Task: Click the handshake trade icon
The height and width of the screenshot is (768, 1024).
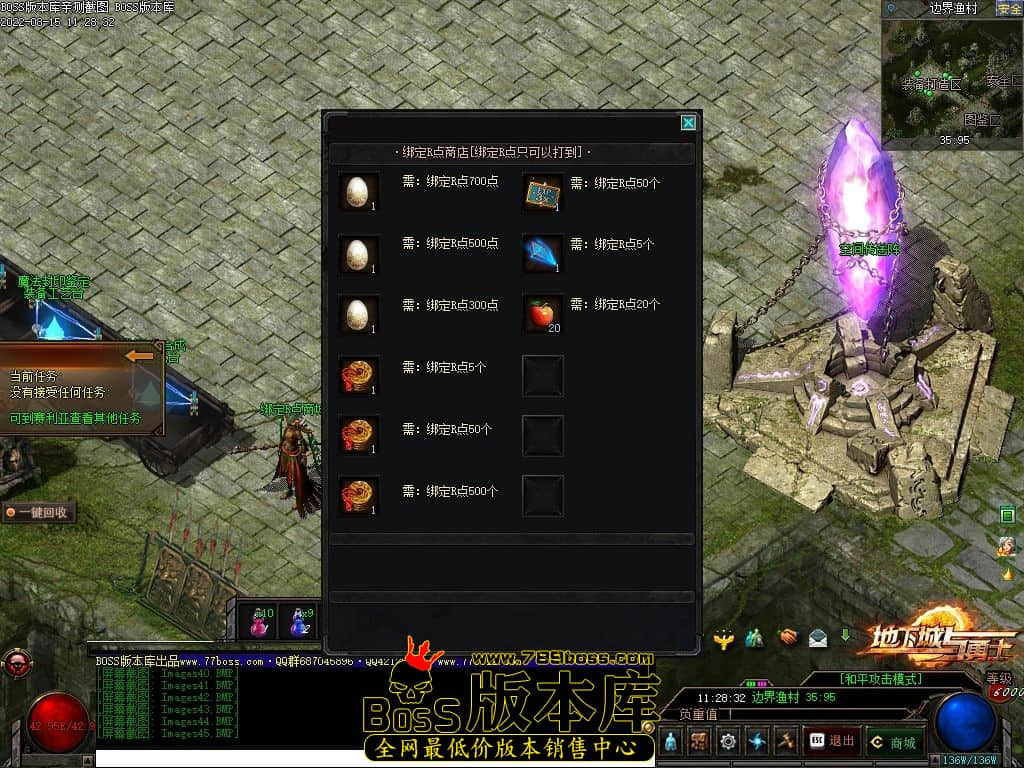Action: [789, 636]
